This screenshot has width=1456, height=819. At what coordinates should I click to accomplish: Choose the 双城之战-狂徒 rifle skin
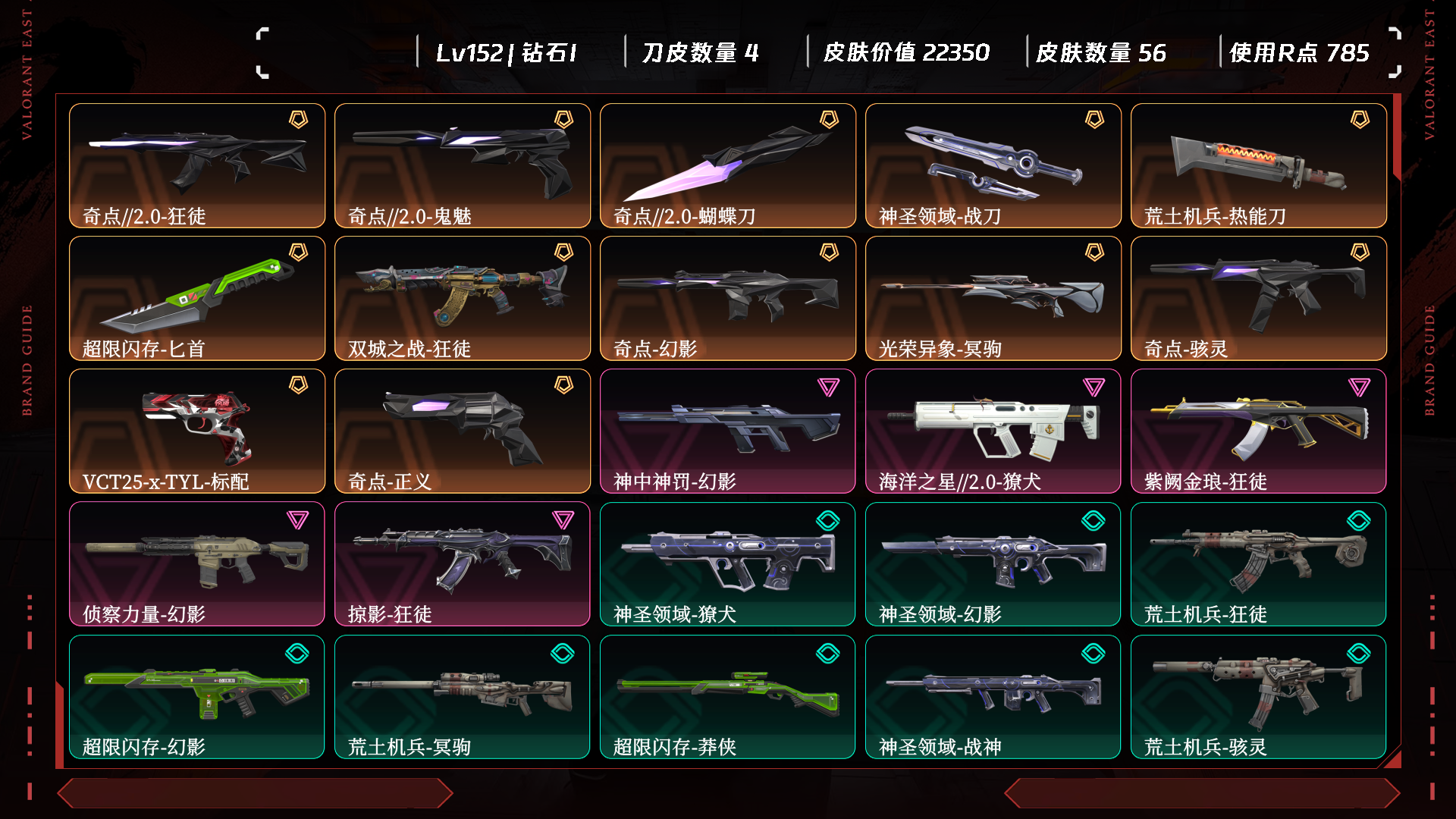pyautogui.click(x=463, y=298)
